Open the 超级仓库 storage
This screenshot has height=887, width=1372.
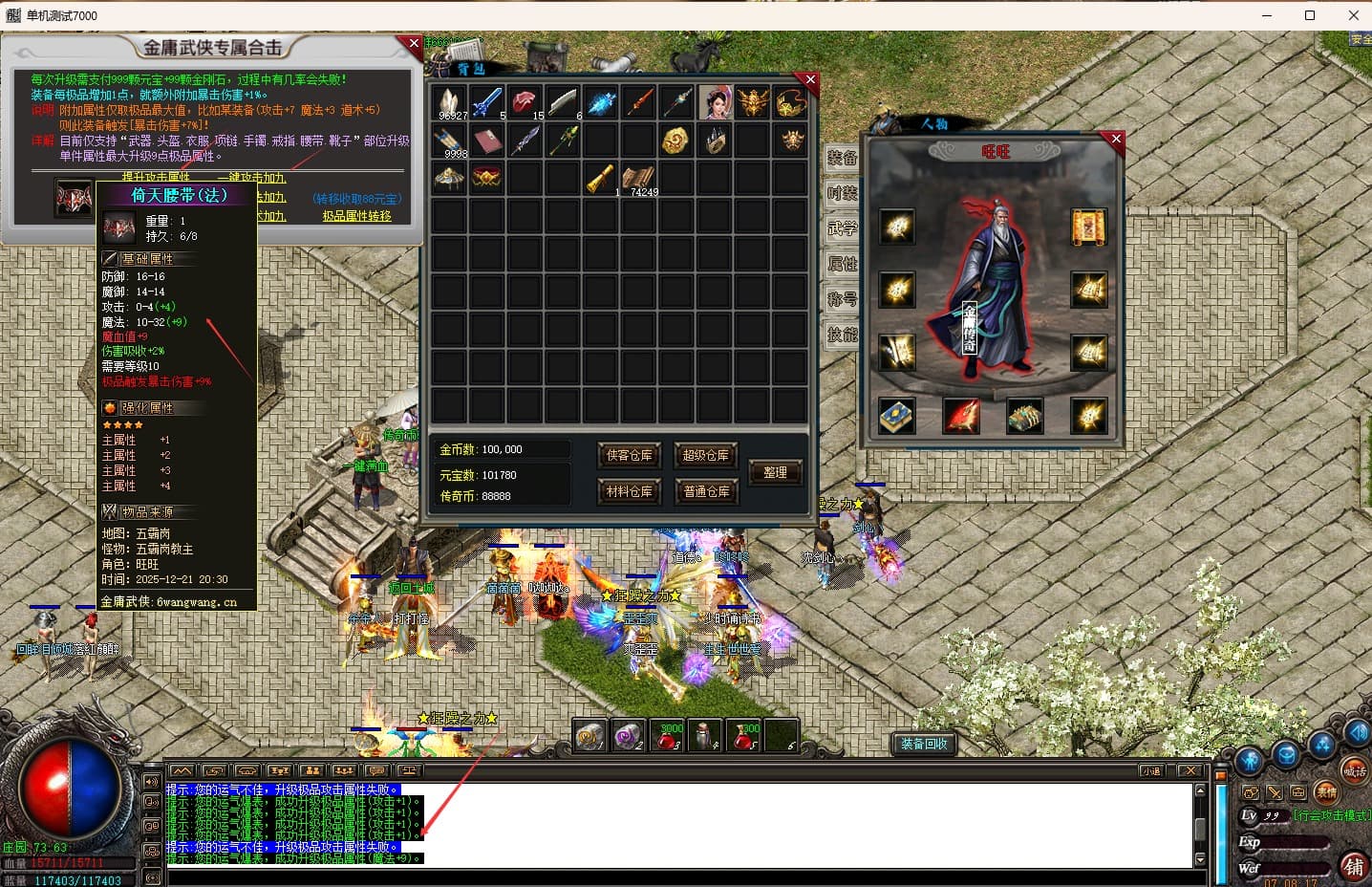coord(706,456)
